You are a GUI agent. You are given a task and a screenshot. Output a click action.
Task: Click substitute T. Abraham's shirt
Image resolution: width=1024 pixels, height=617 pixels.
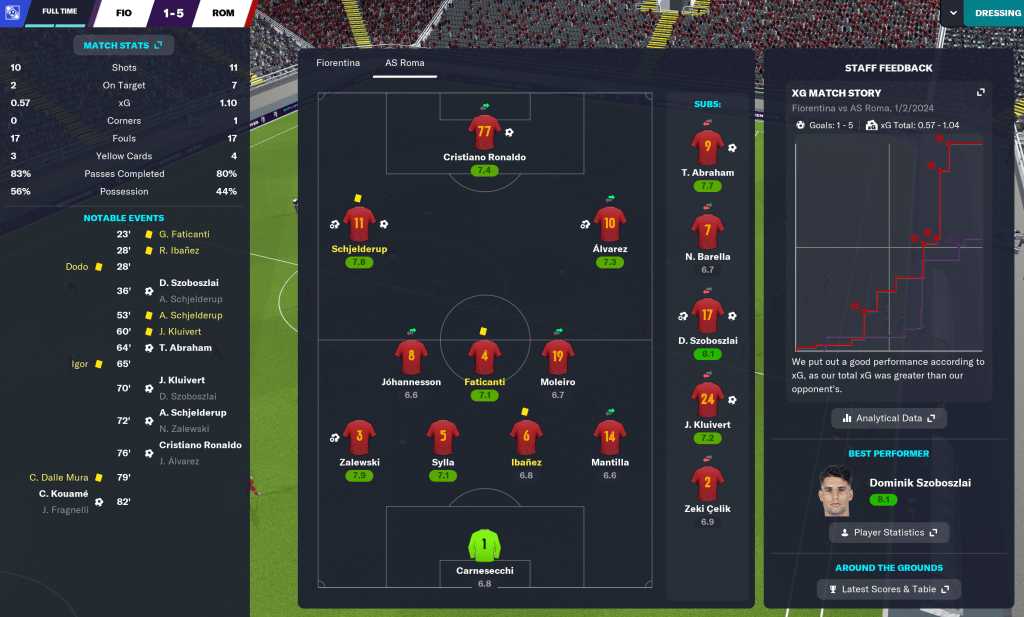tap(707, 147)
